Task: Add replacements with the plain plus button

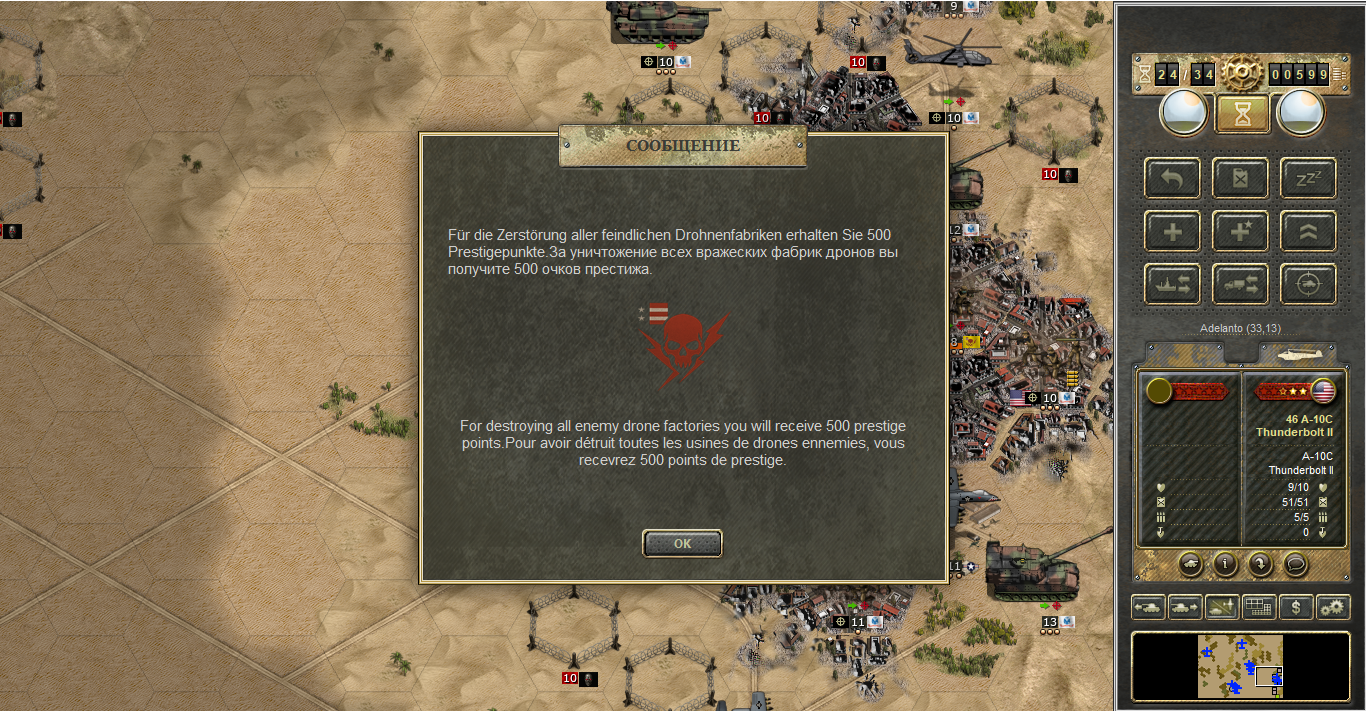Action: (x=1172, y=232)
